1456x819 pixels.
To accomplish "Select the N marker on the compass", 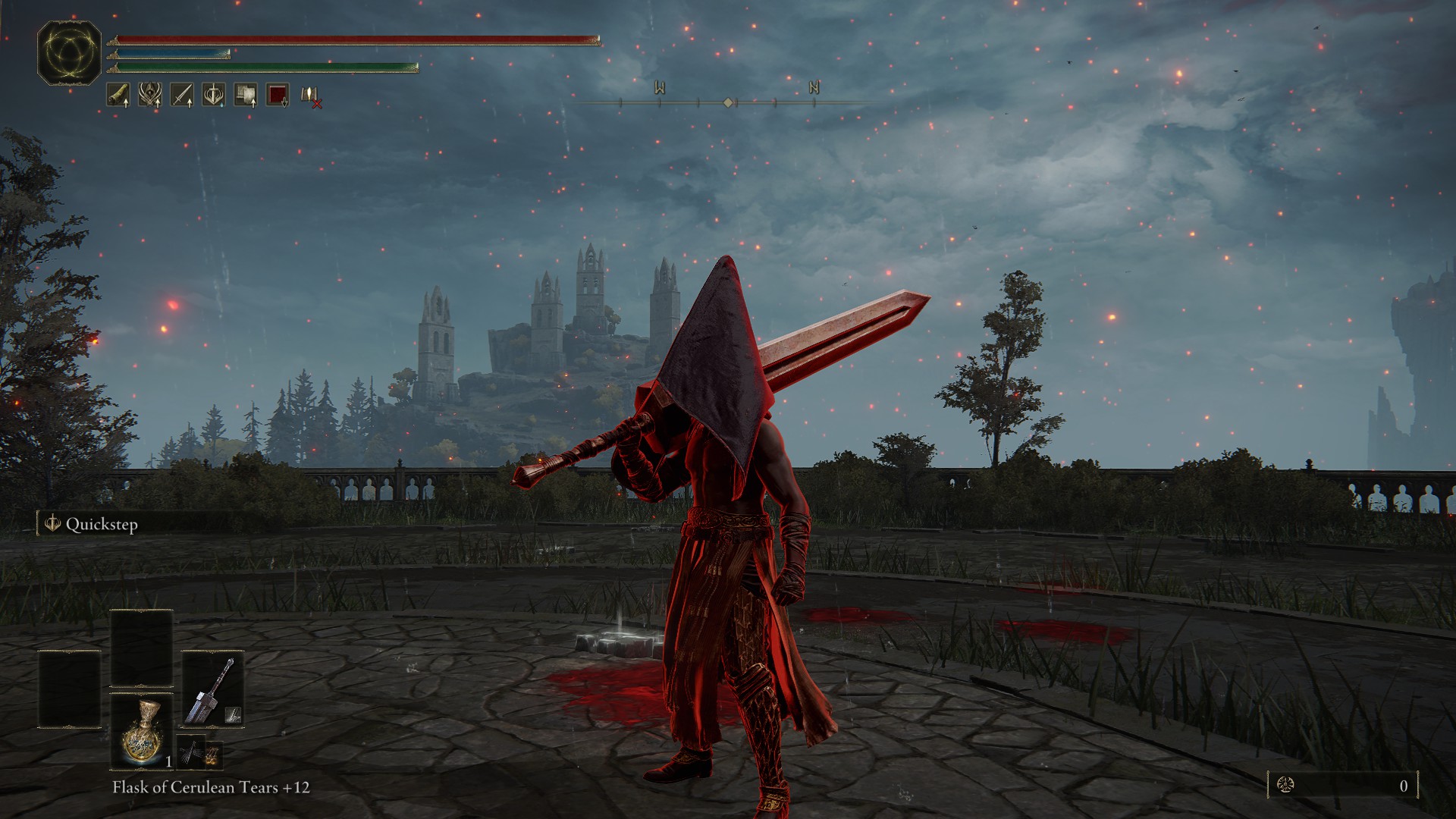I will coord(814,87).
